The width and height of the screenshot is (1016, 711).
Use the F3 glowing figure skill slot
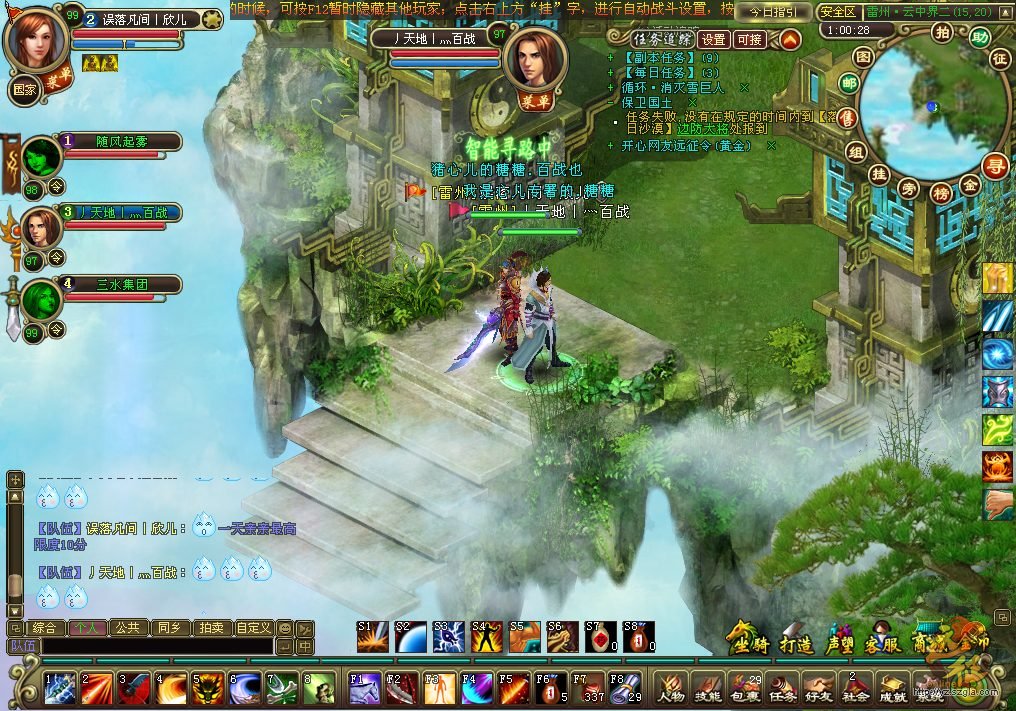point(438,688)
